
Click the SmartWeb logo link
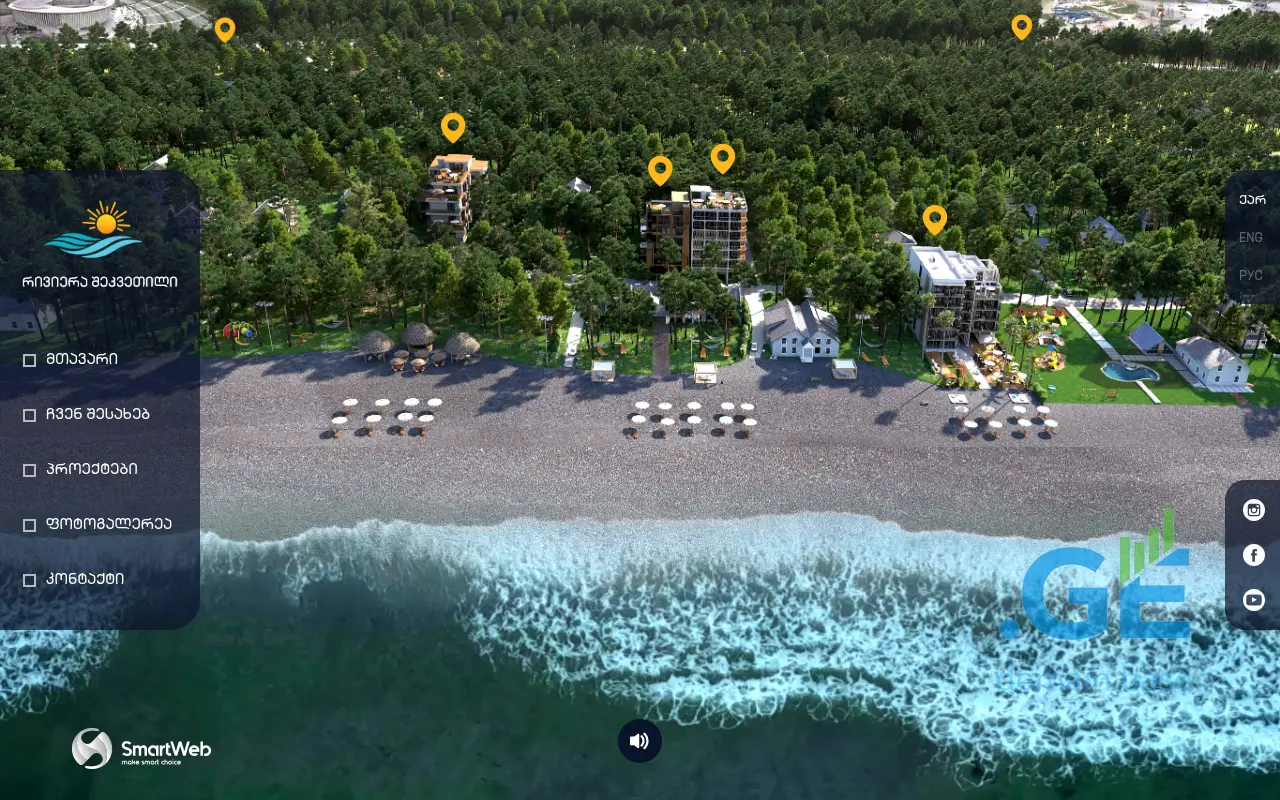[x=141, y=749]
